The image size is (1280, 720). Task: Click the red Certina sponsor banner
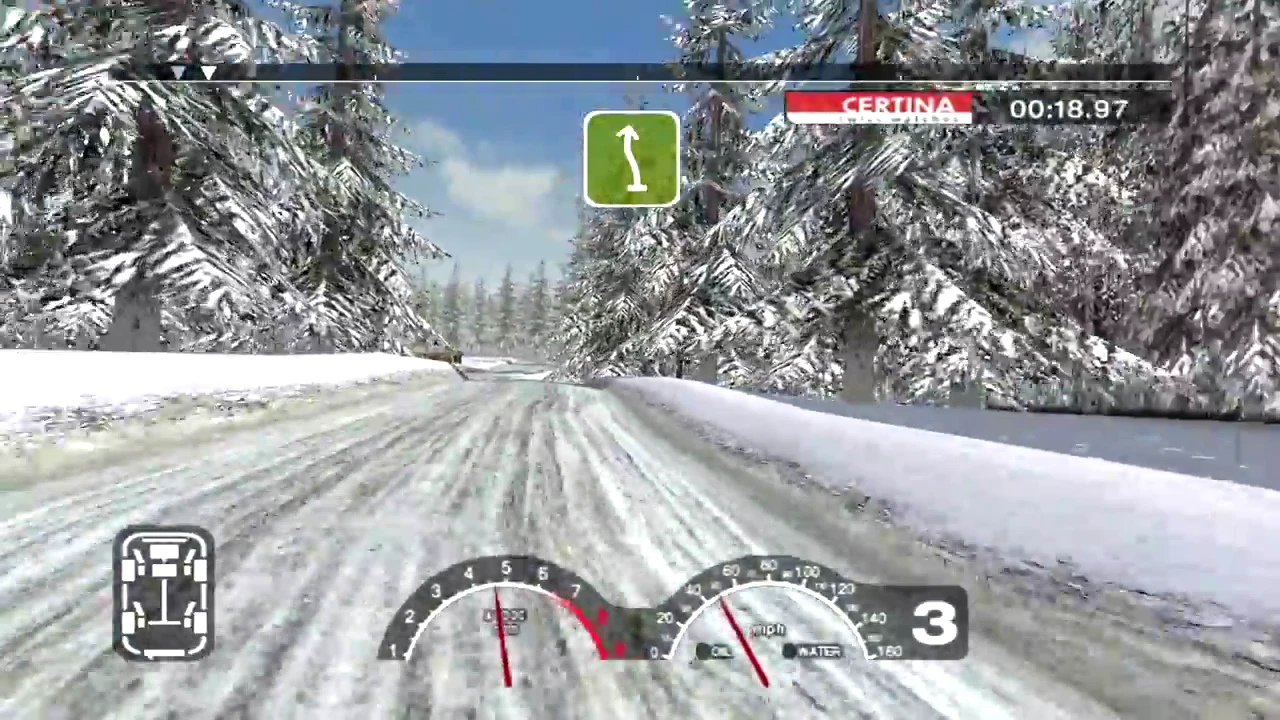(879, 108)
